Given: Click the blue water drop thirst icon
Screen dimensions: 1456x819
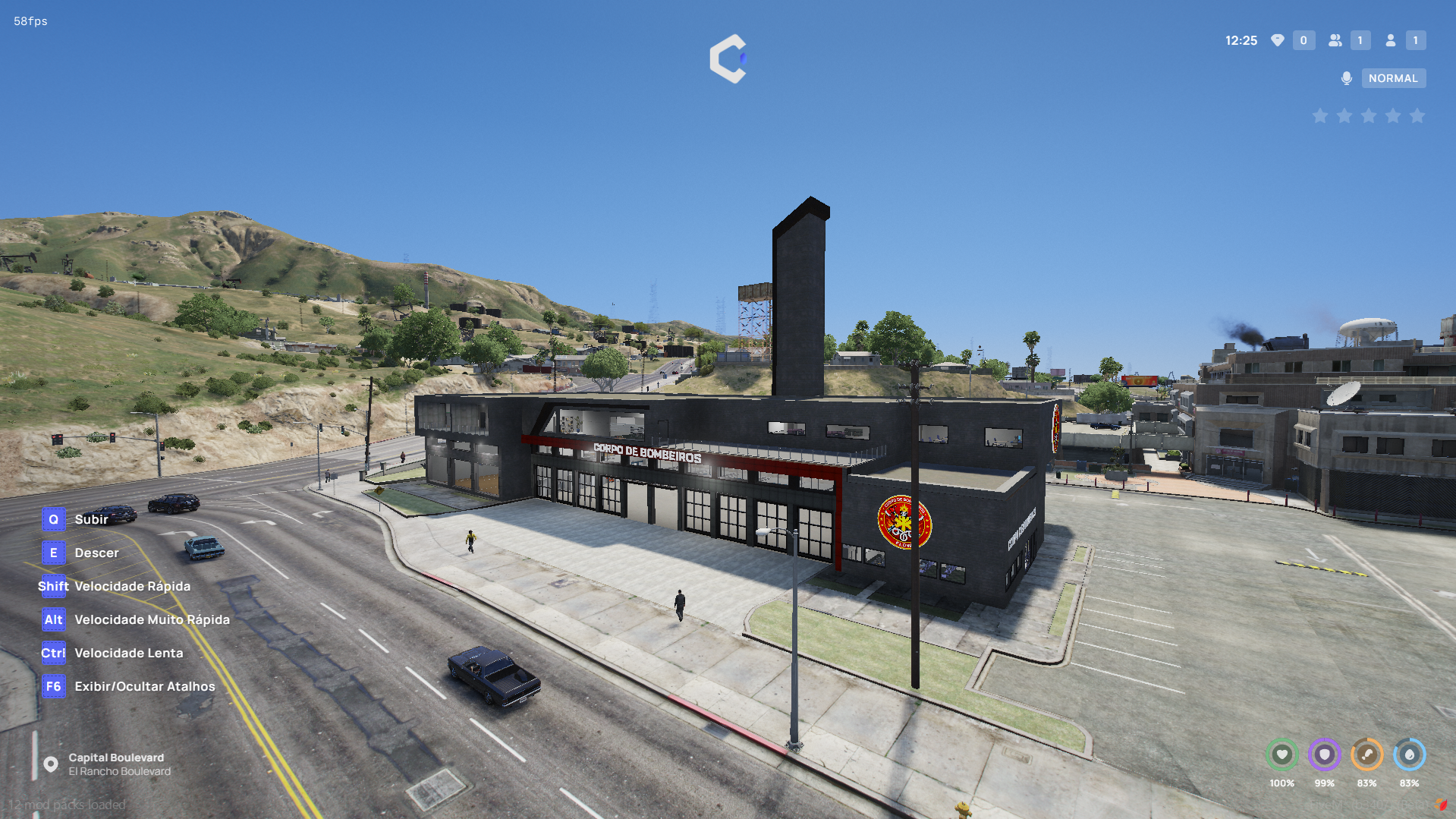Looking at the screenshot, I should pyautogui.click(x=1409, y=754).
